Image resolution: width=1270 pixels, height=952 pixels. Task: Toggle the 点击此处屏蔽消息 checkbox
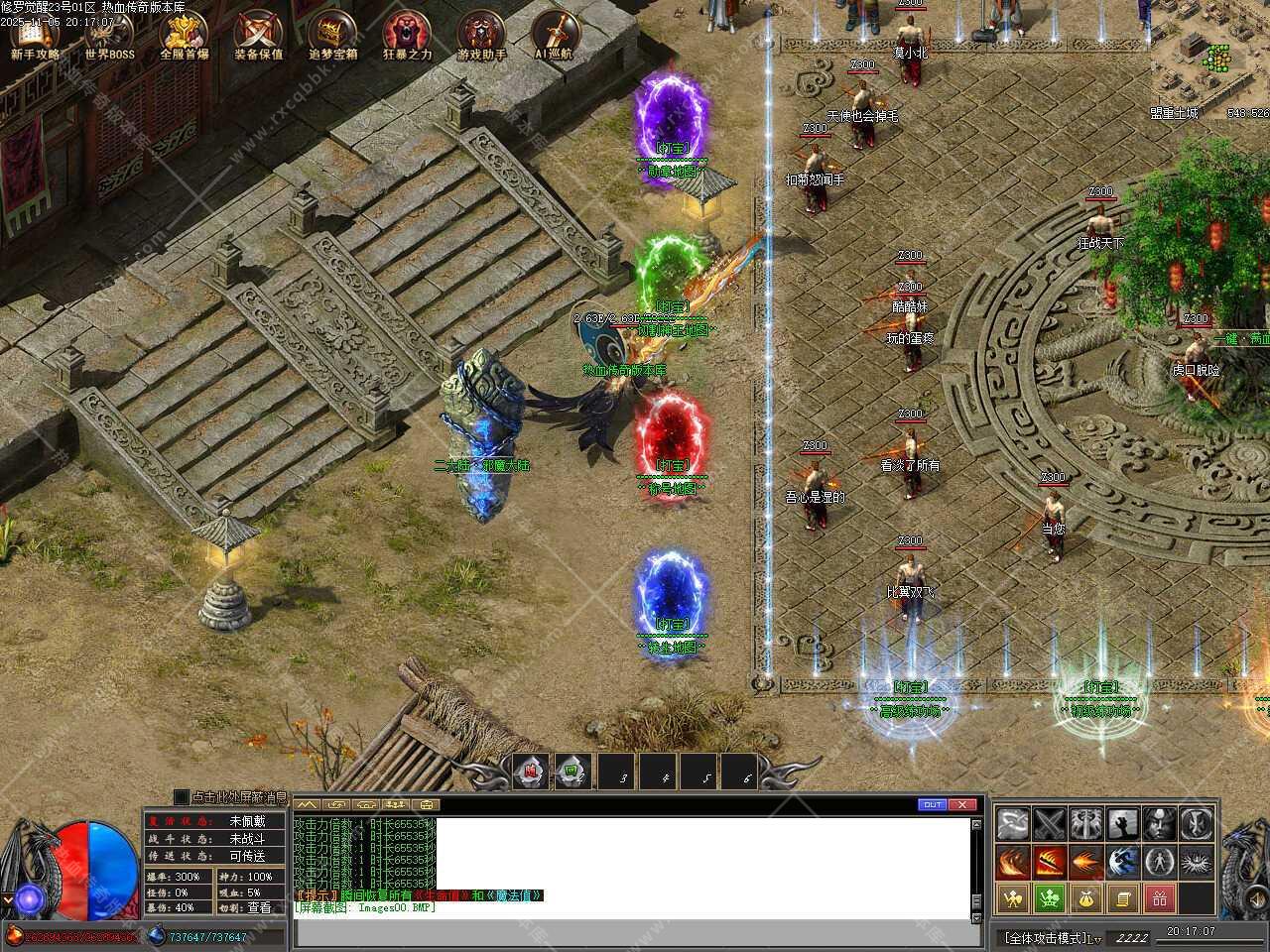coord(181,796)
